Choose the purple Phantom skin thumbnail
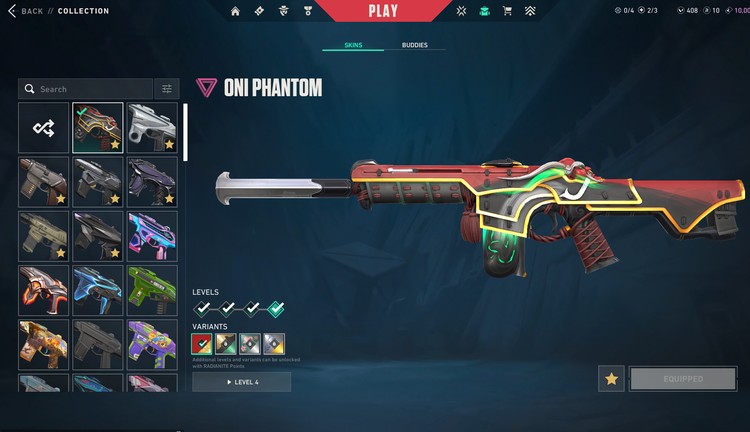 tap(152, 182)
